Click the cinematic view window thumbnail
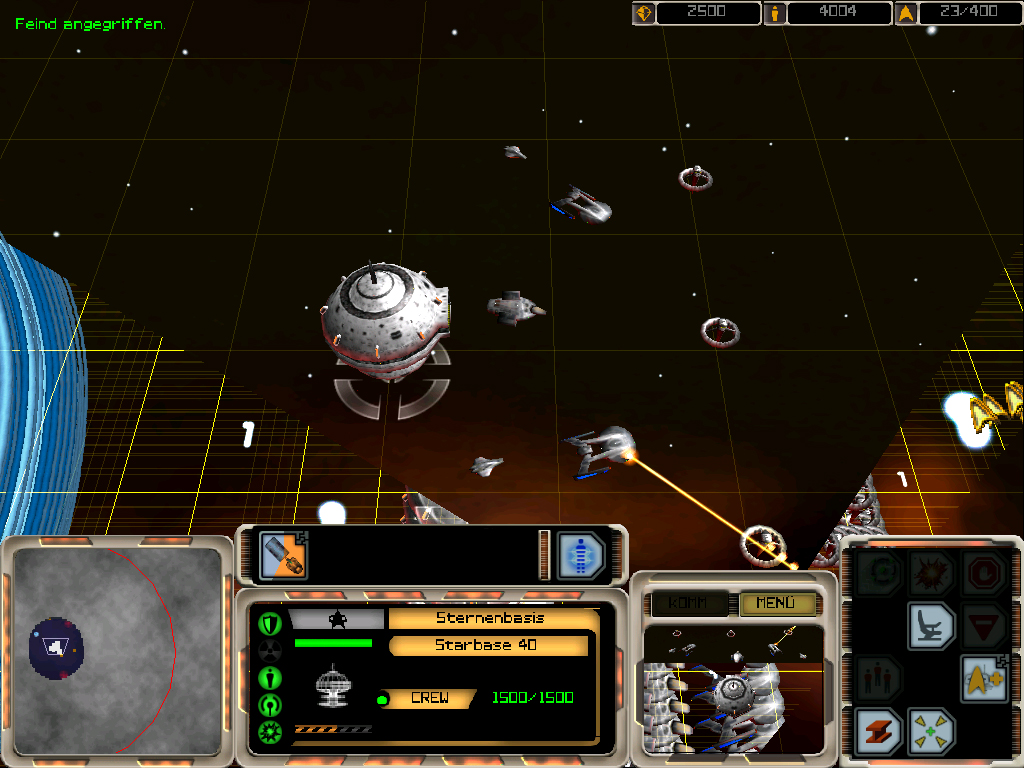The height and width of the screenshot is (768, 1024). pyautogui.click(x=733, y=689)
